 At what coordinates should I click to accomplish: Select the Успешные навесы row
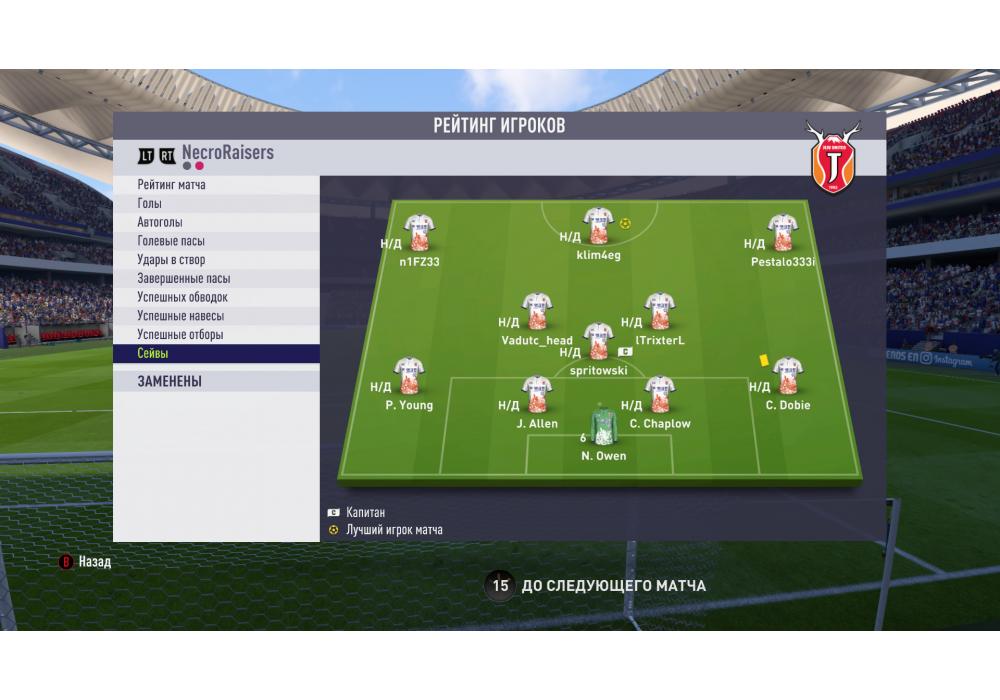[x=216, y=316]
